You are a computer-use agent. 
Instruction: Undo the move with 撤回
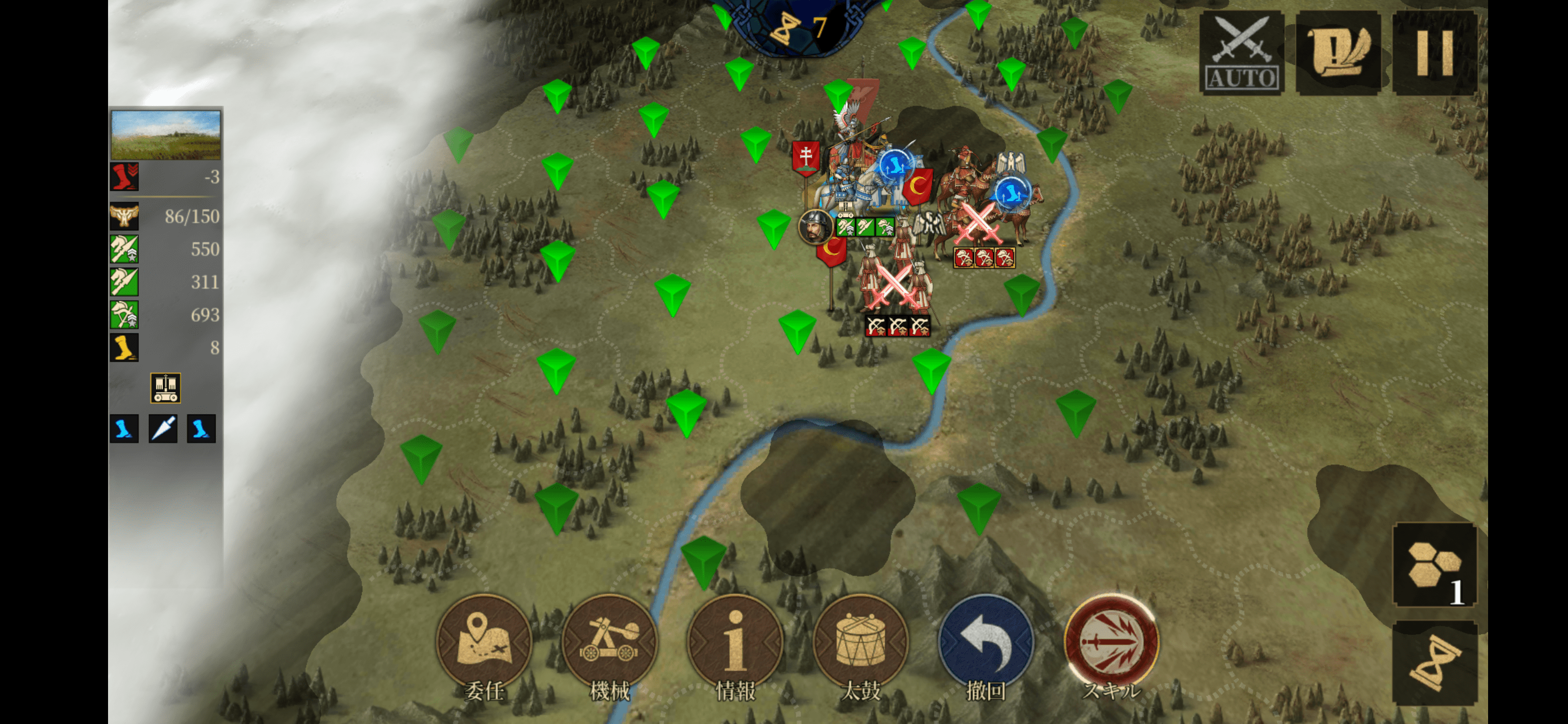[x=986, y=643]
